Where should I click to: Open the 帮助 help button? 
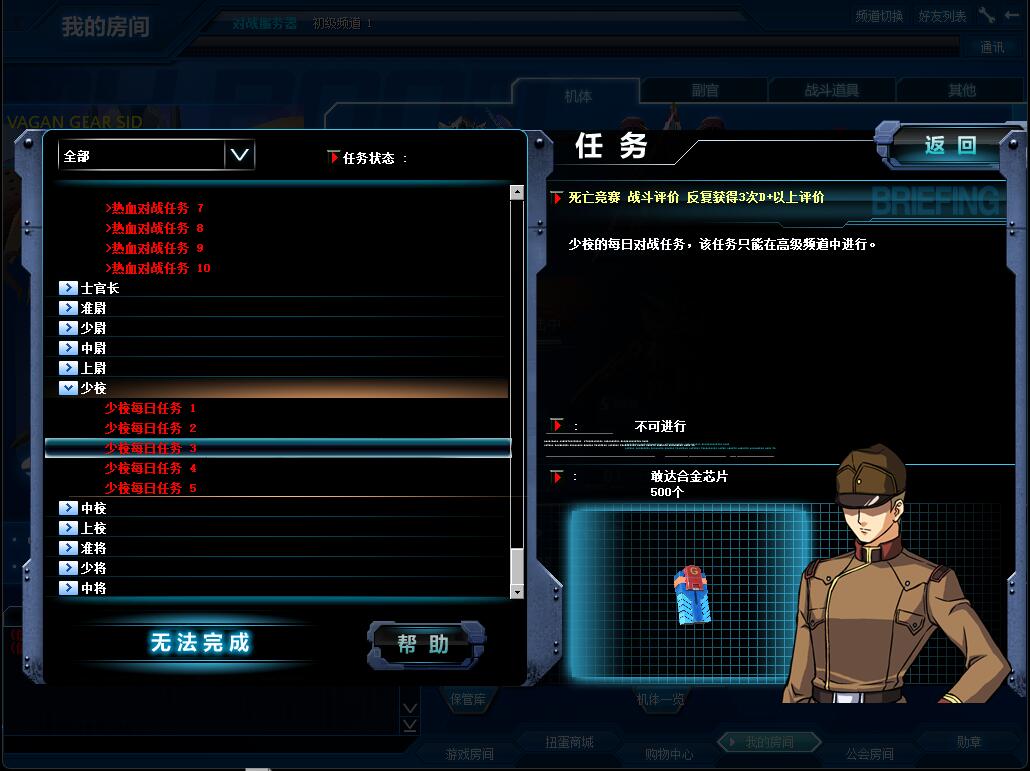[x=425, y=644]
